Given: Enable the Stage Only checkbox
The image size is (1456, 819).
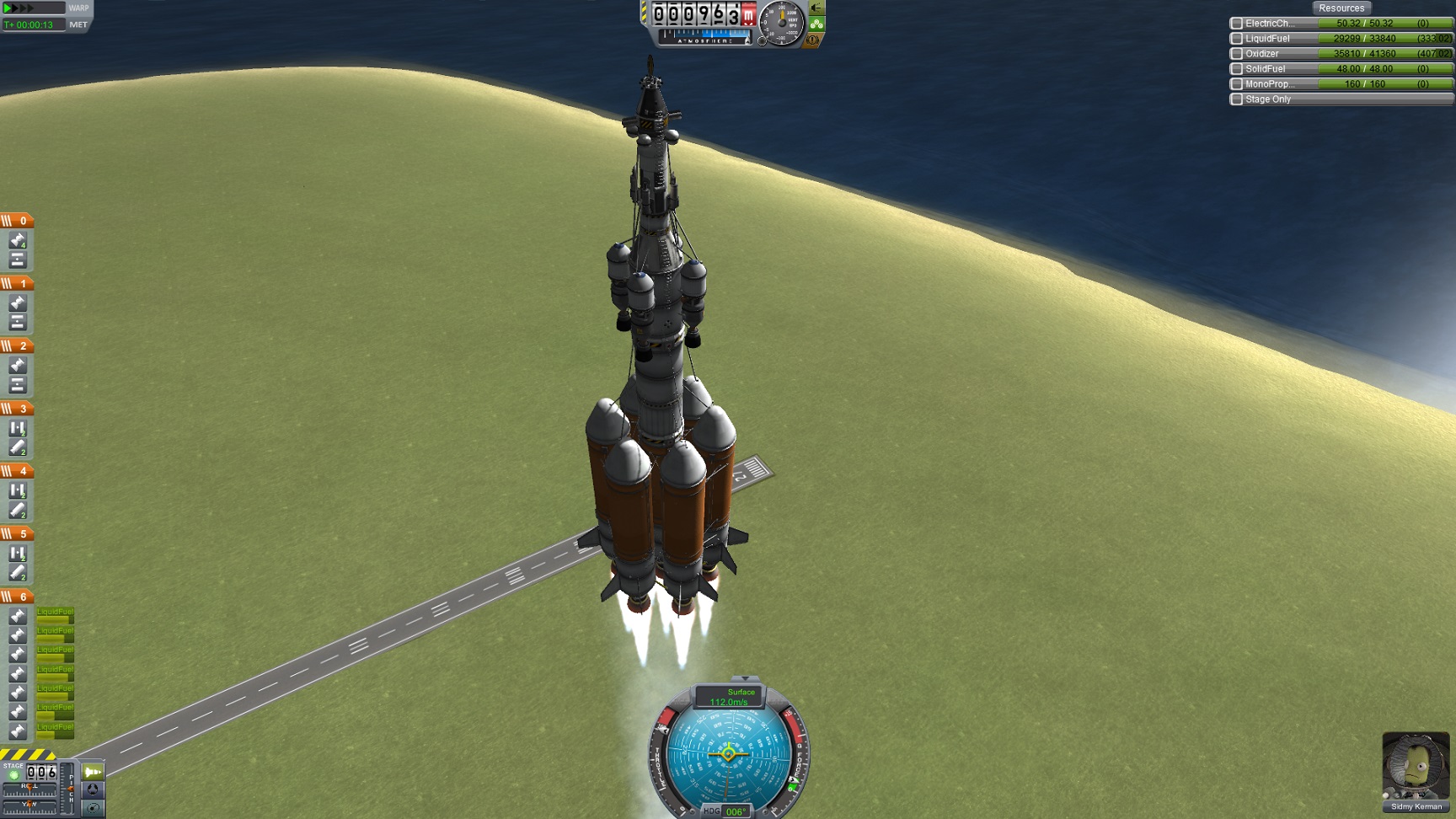Looking at the screenshot, I should pyautogui.click(x=1236, y=99).
